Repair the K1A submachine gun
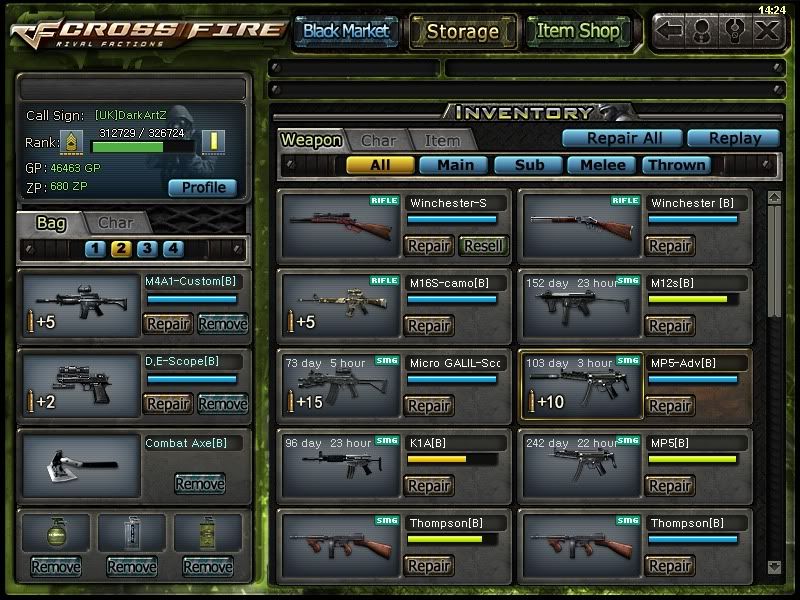 coord(429,485)
